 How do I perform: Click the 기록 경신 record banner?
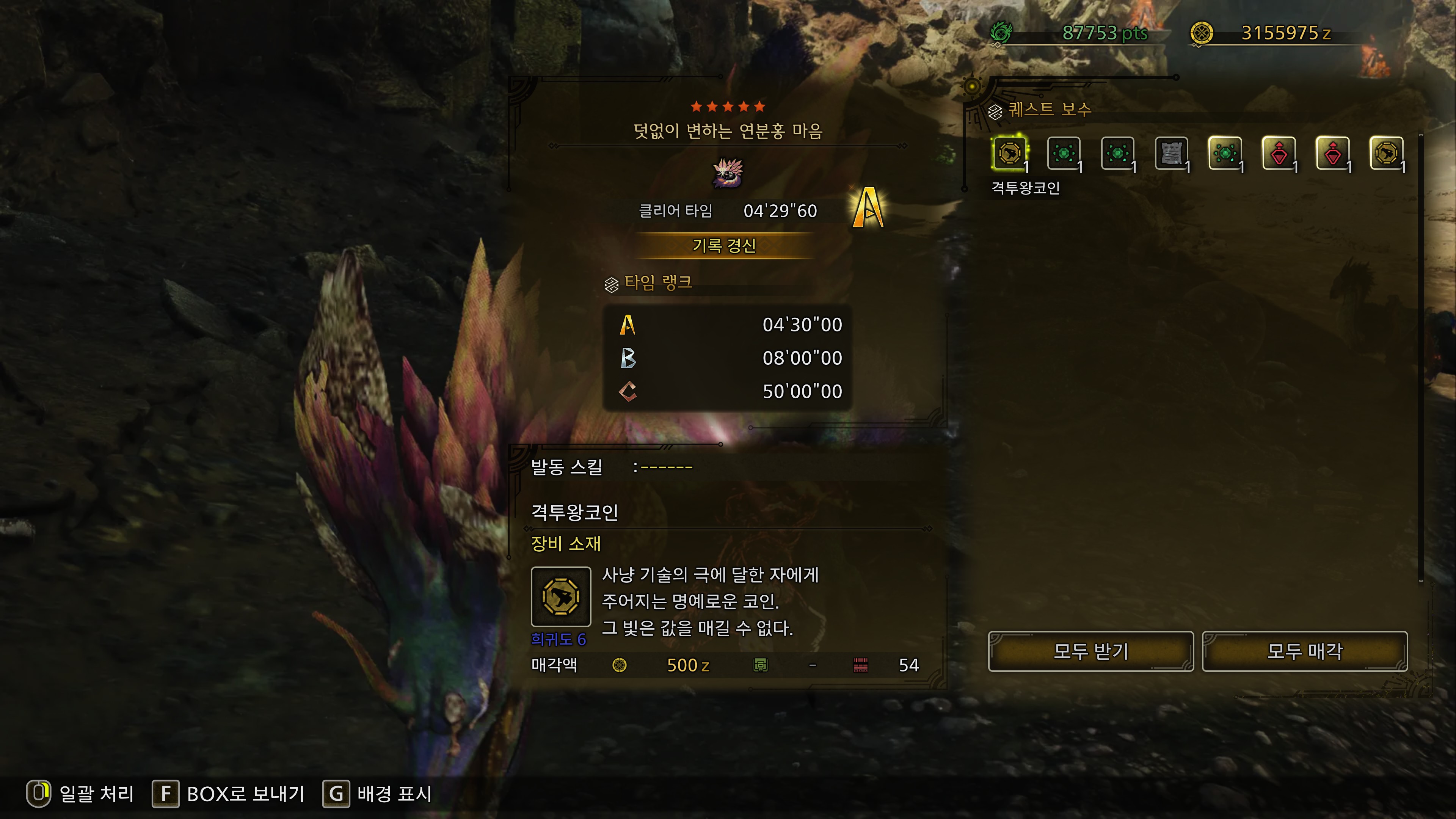725,246
